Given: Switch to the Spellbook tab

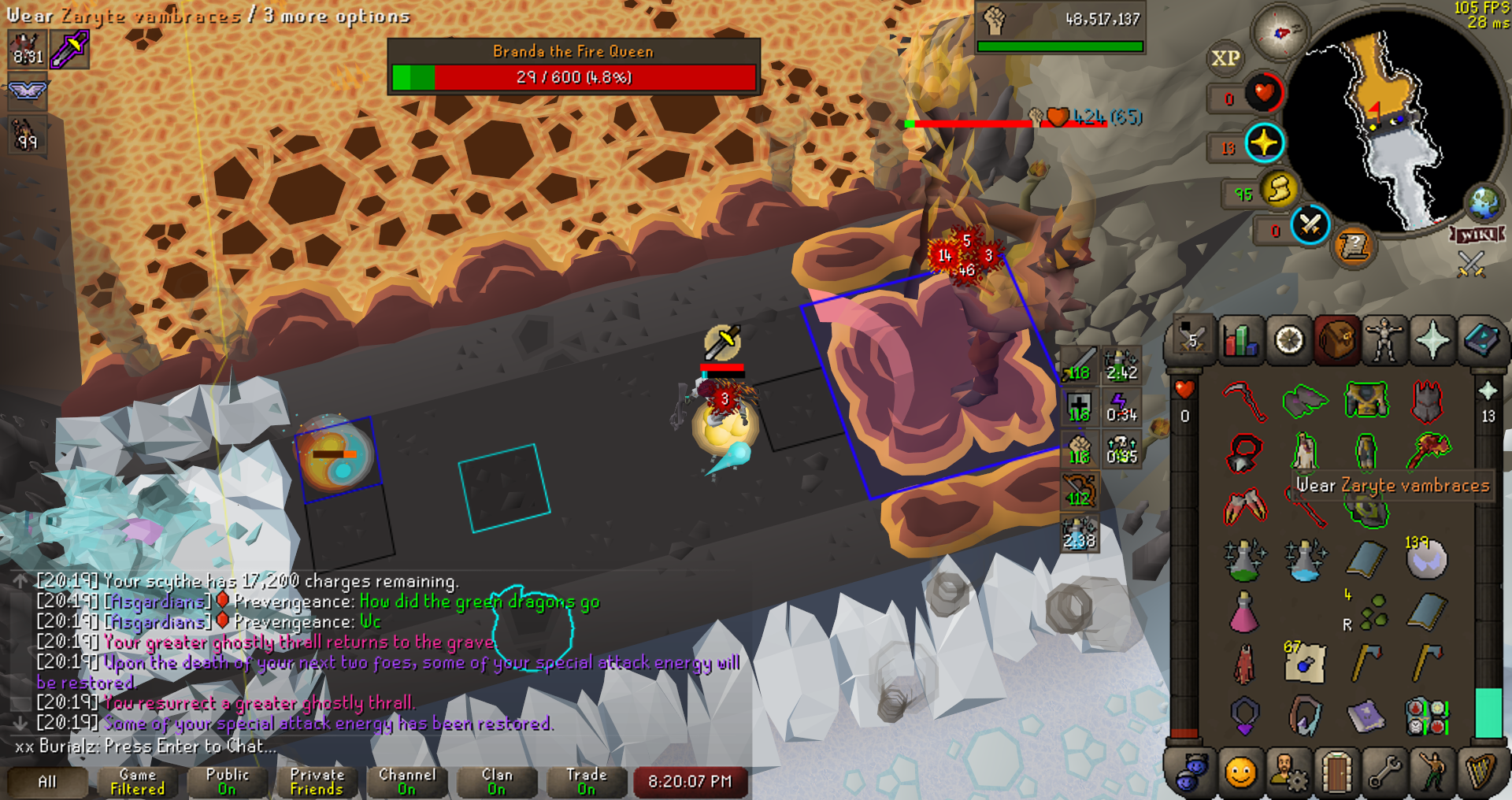Looking at the screenshot, I should (x=1481, y=340).
